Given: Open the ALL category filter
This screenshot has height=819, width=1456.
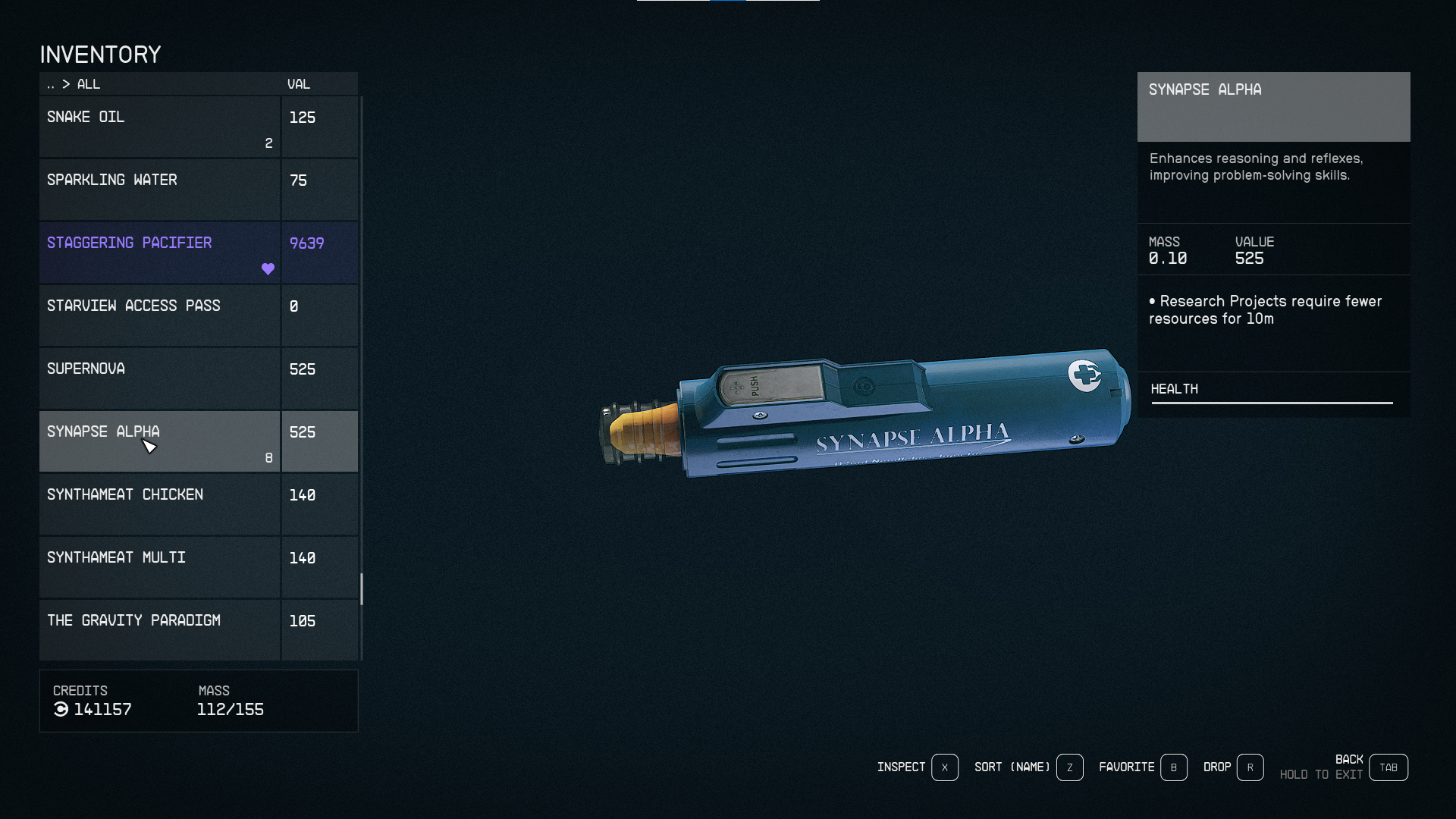Looking at the screenshot, I should (x=88, y=84).
